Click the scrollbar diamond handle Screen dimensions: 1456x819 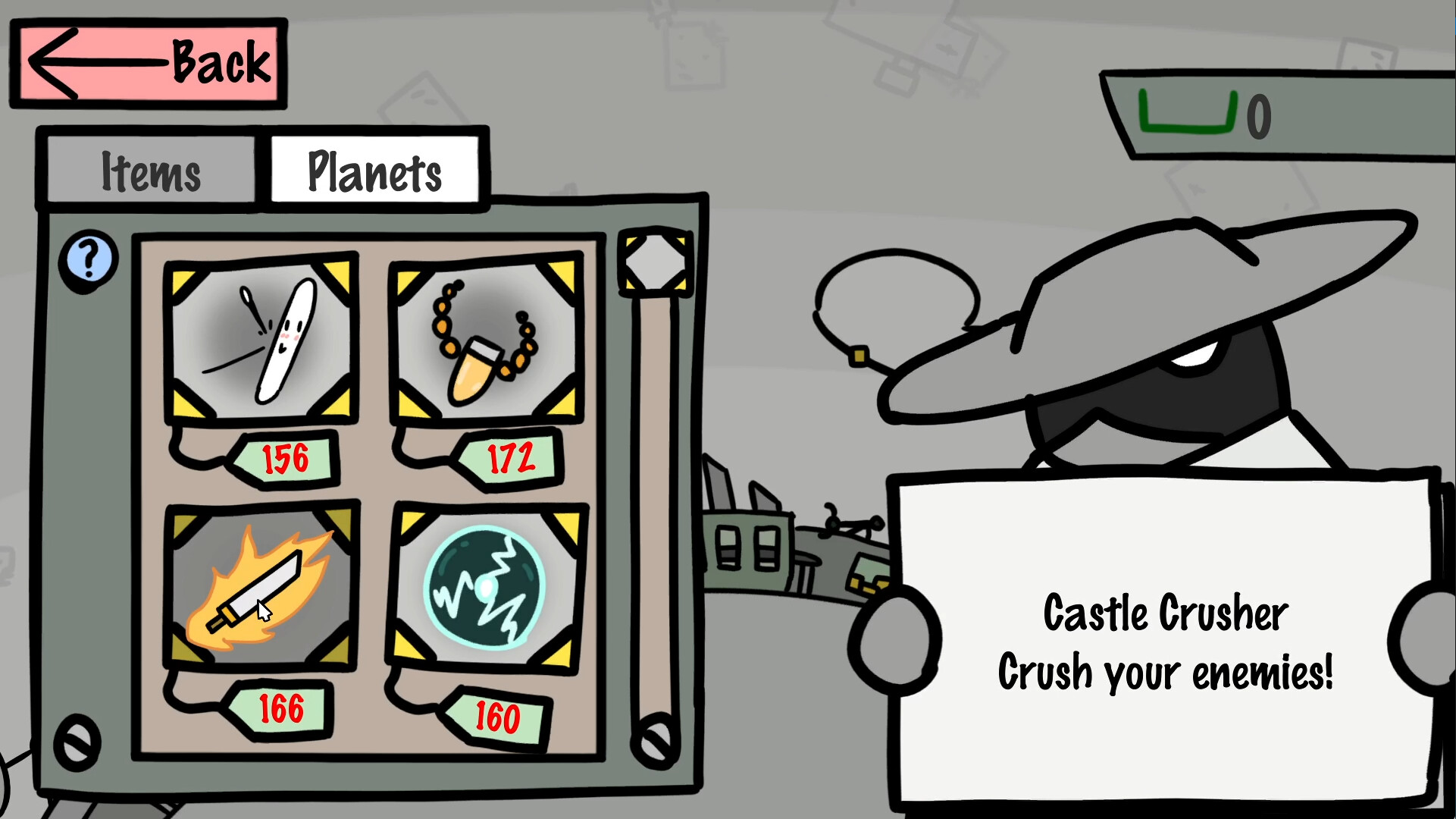click(x=655, y=262)
